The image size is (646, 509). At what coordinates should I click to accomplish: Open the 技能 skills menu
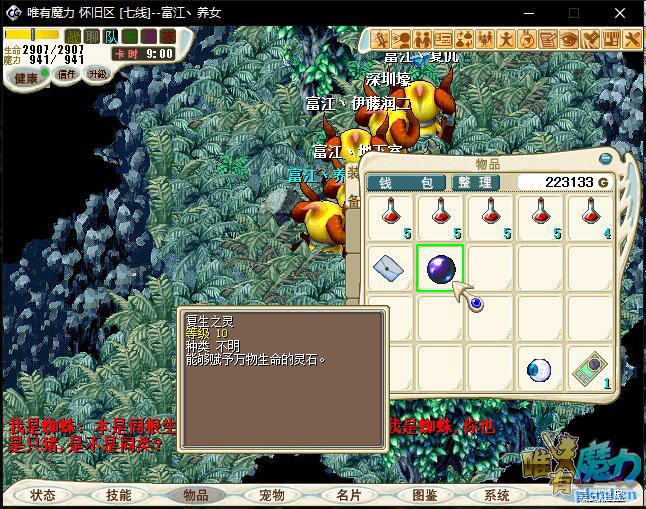pos(119,495)
